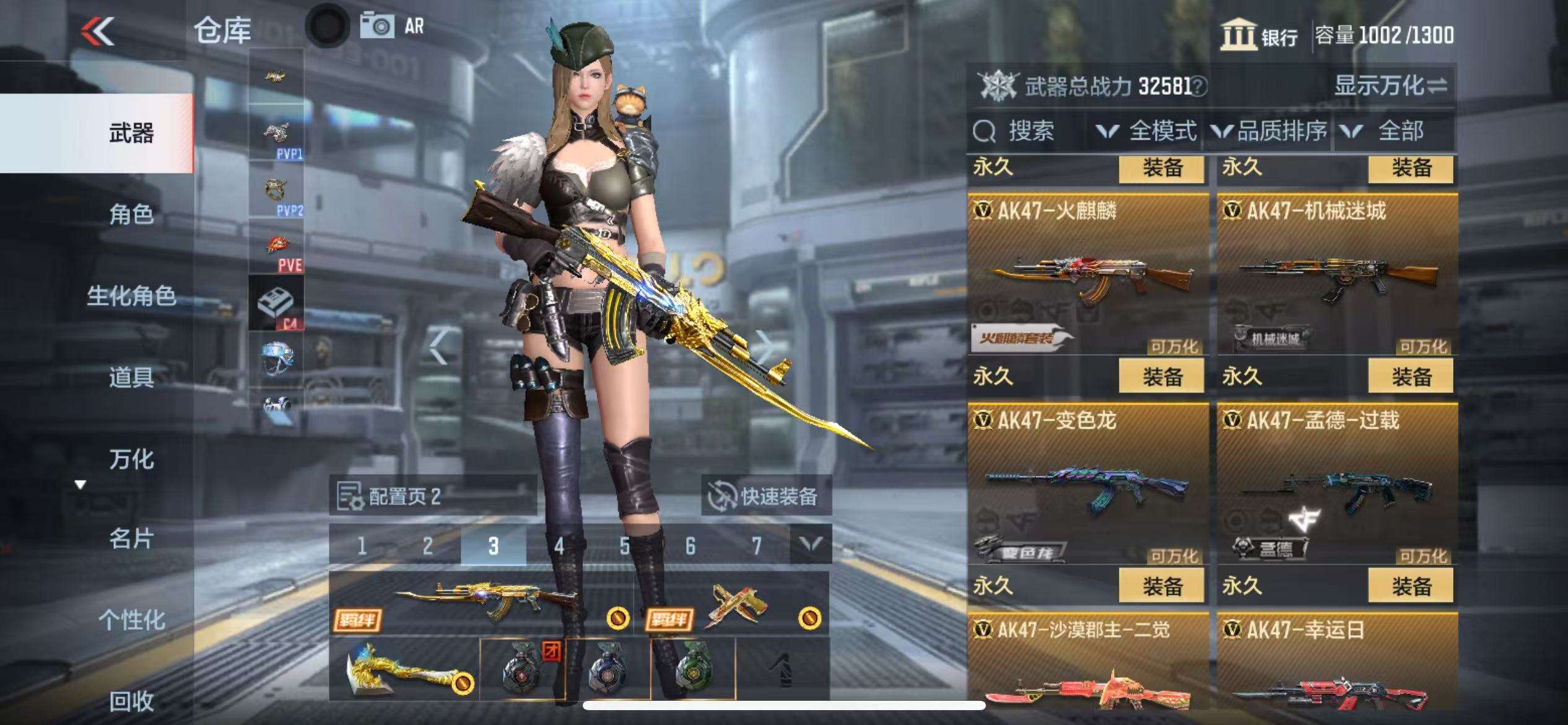Viewport: 1568px width, 725px height.
Task: Open the 银行 bank
Action: (x=1259, y=35)
